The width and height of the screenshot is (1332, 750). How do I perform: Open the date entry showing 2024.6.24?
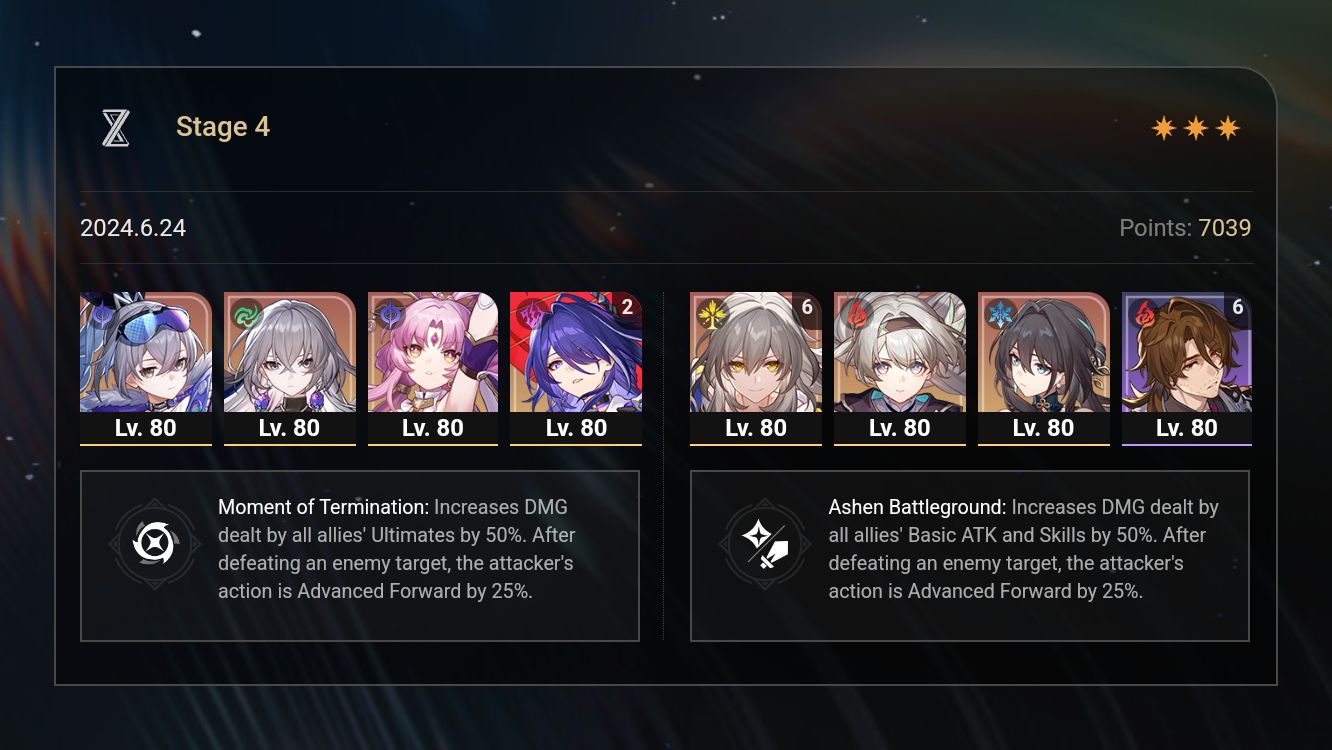click(133, 228)
